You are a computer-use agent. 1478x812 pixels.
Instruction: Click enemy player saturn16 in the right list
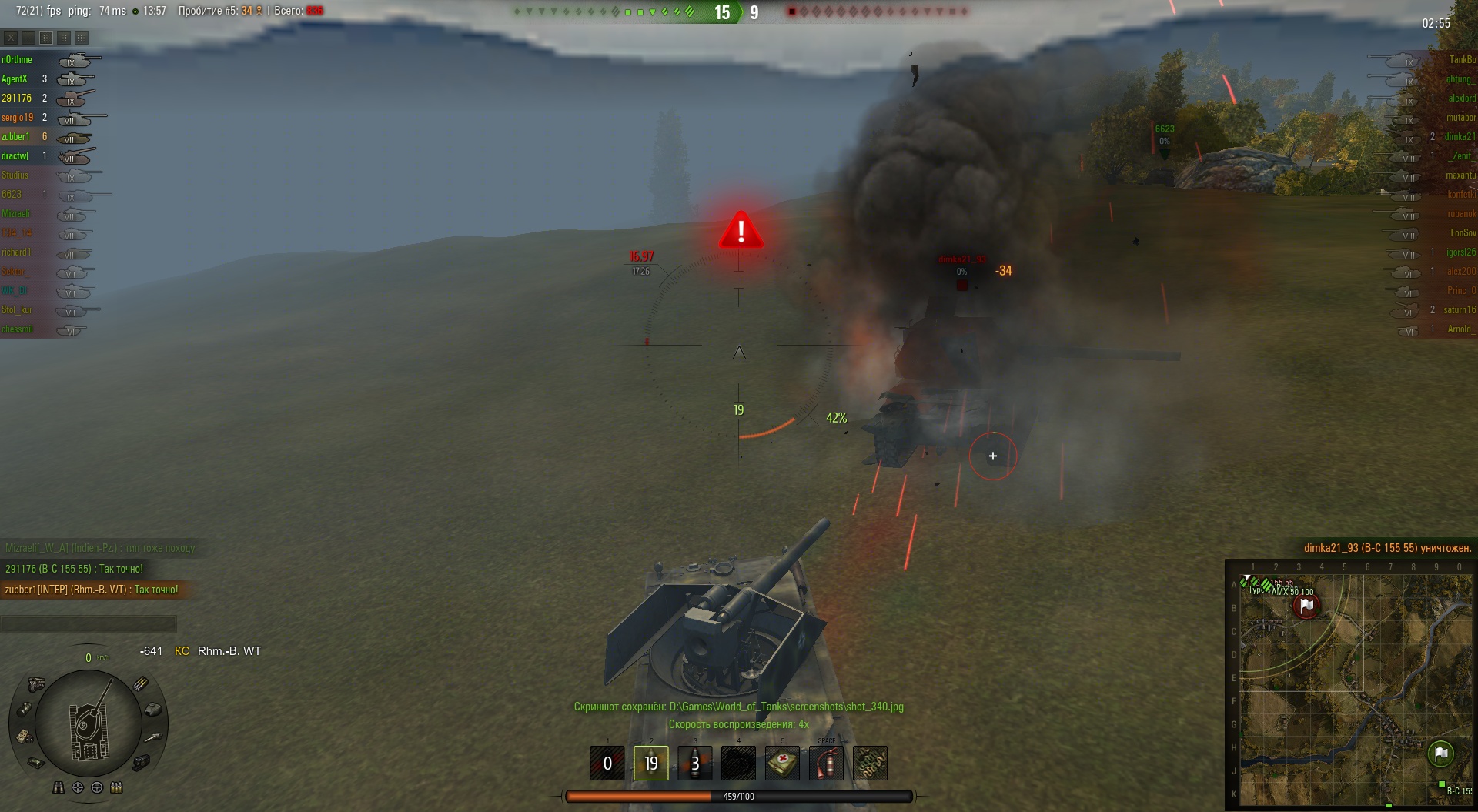(x=1459, y=310)
